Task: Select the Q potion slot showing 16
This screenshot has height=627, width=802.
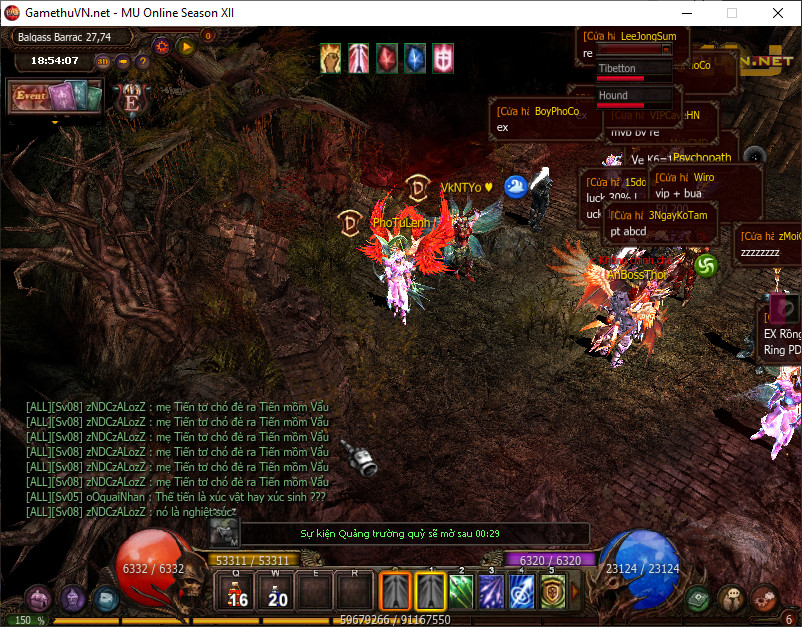Action: tap(238, 591)
